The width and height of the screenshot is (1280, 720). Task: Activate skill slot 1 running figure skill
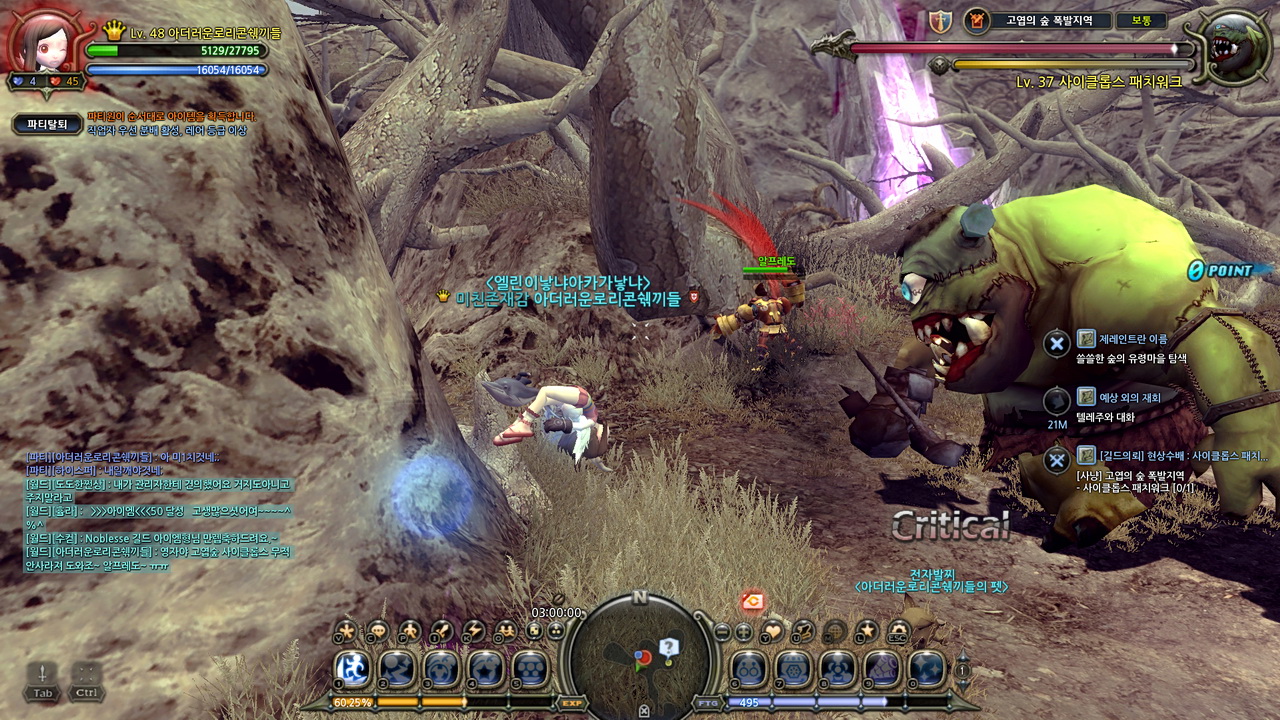[352, 668]
